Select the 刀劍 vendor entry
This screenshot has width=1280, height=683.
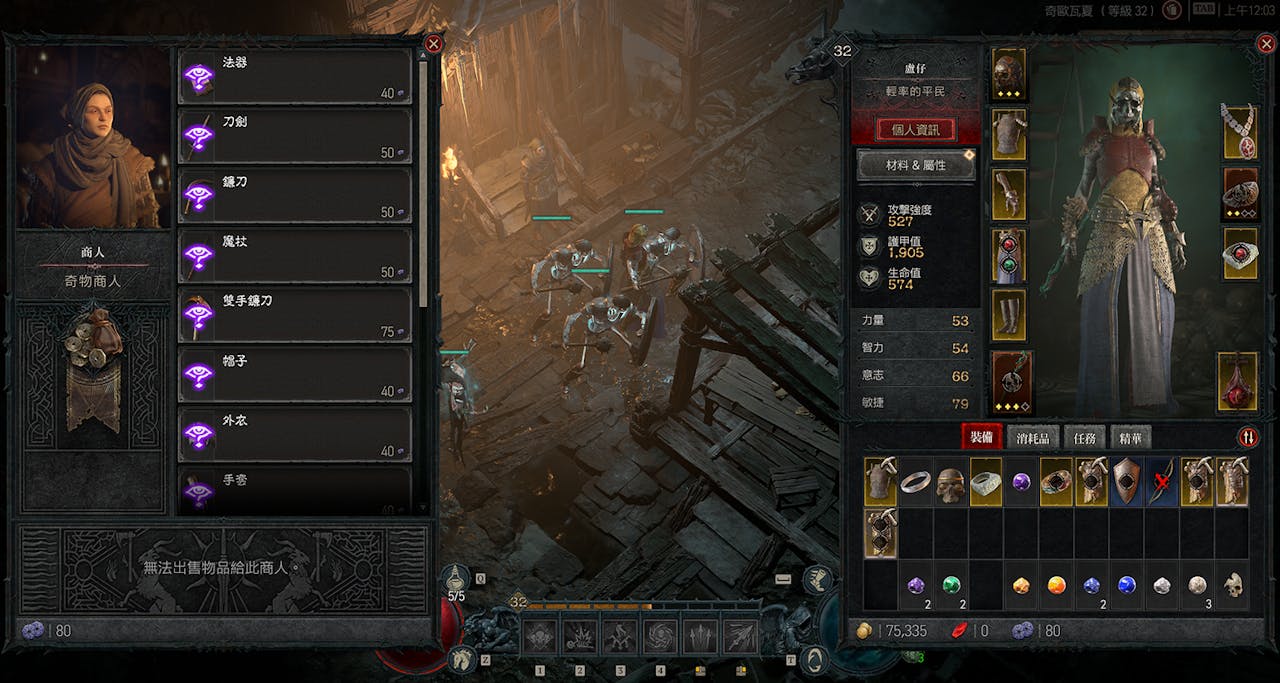295,136
